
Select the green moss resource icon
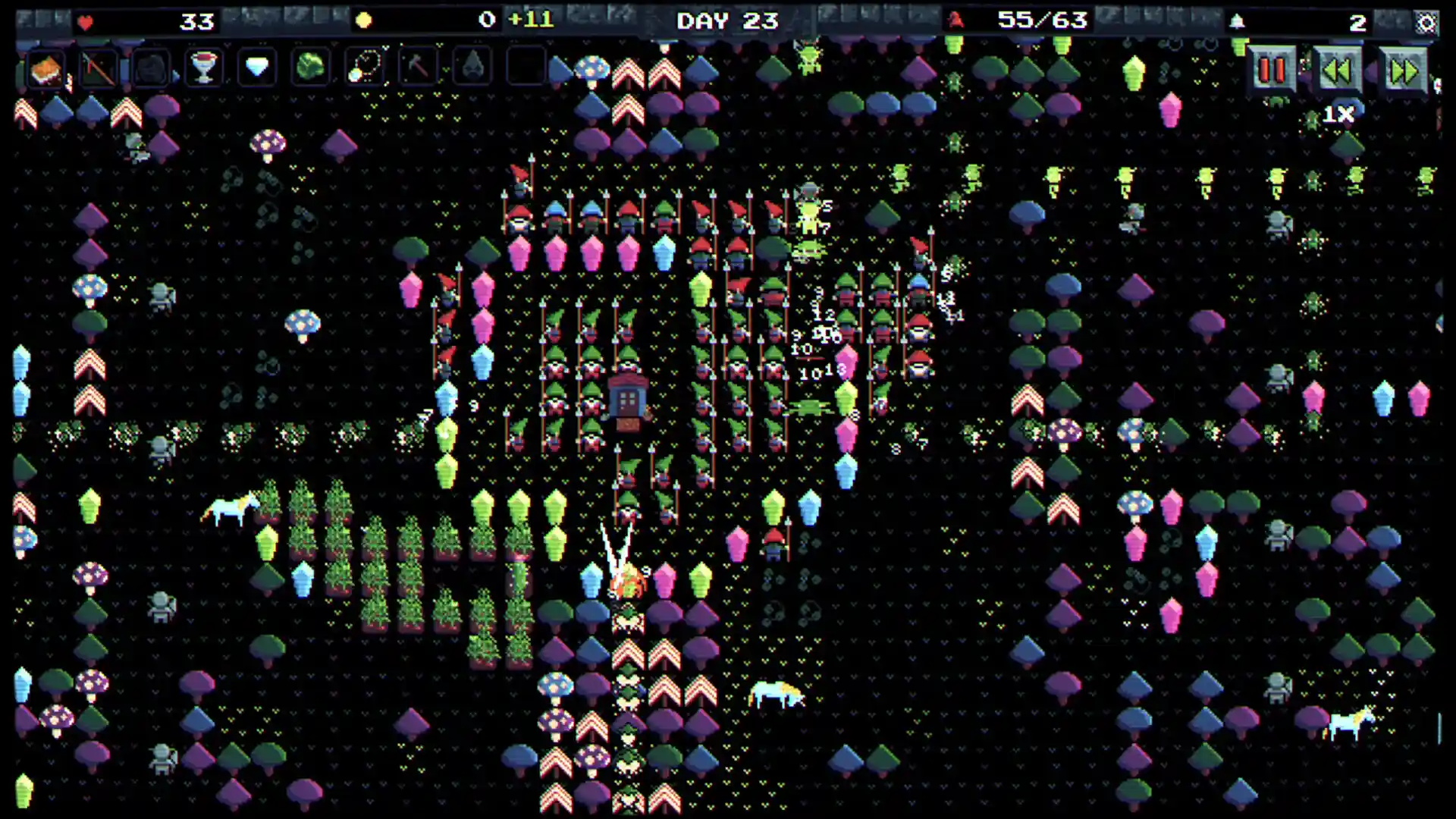[x=309, y=67]
